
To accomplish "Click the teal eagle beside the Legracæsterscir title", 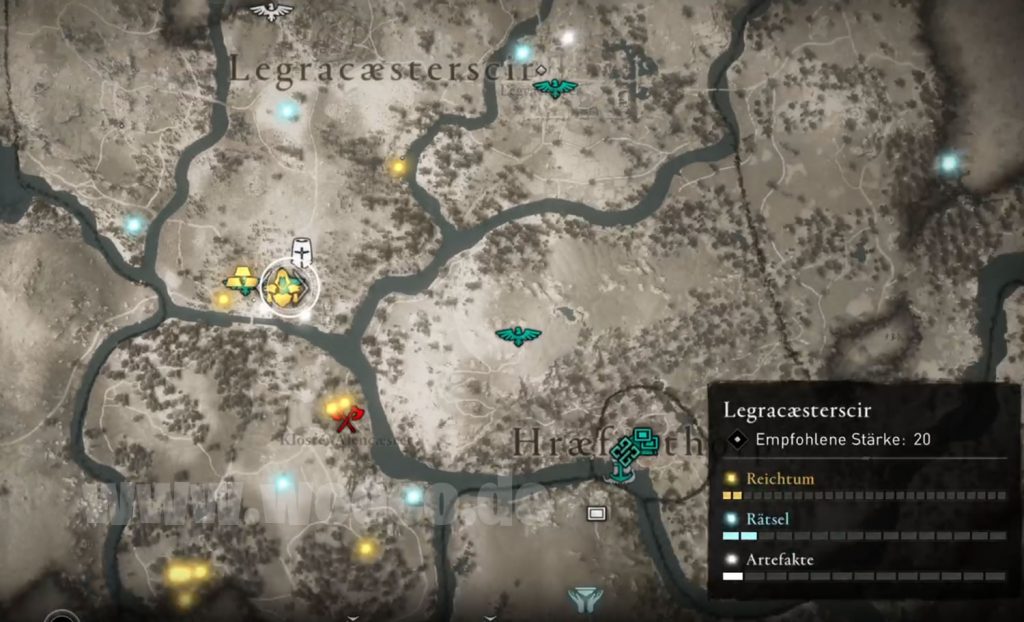I will (x=555, y=89).
